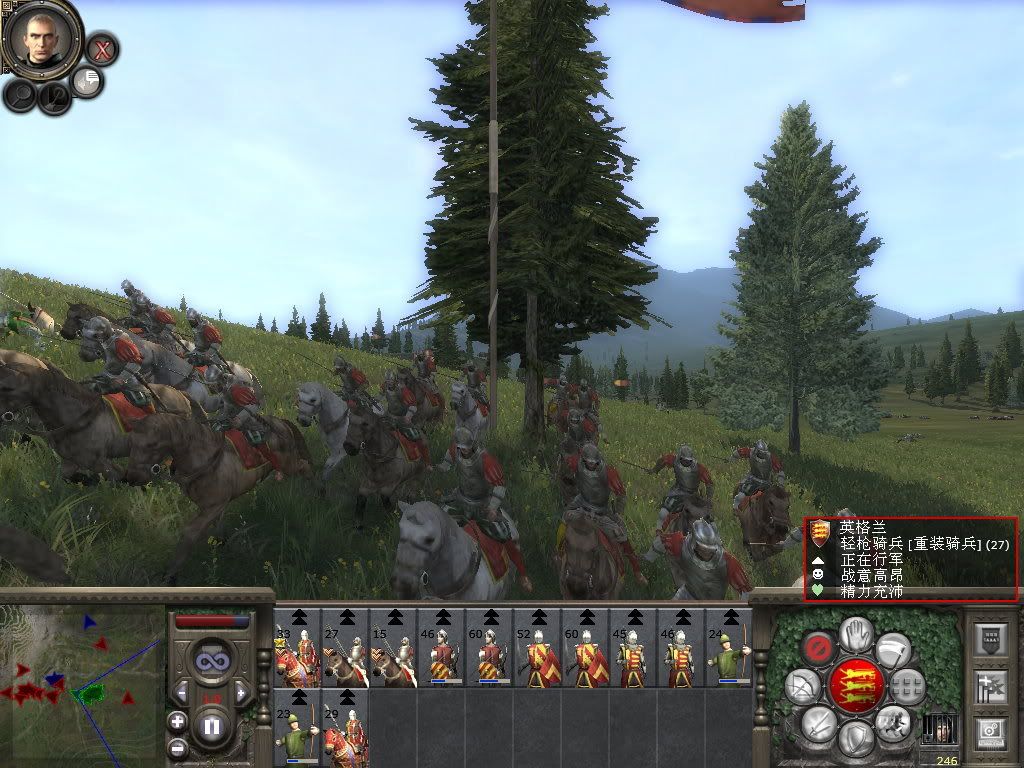
Task: Toggle fire-at-will with the bow icon
Action: 801,686
